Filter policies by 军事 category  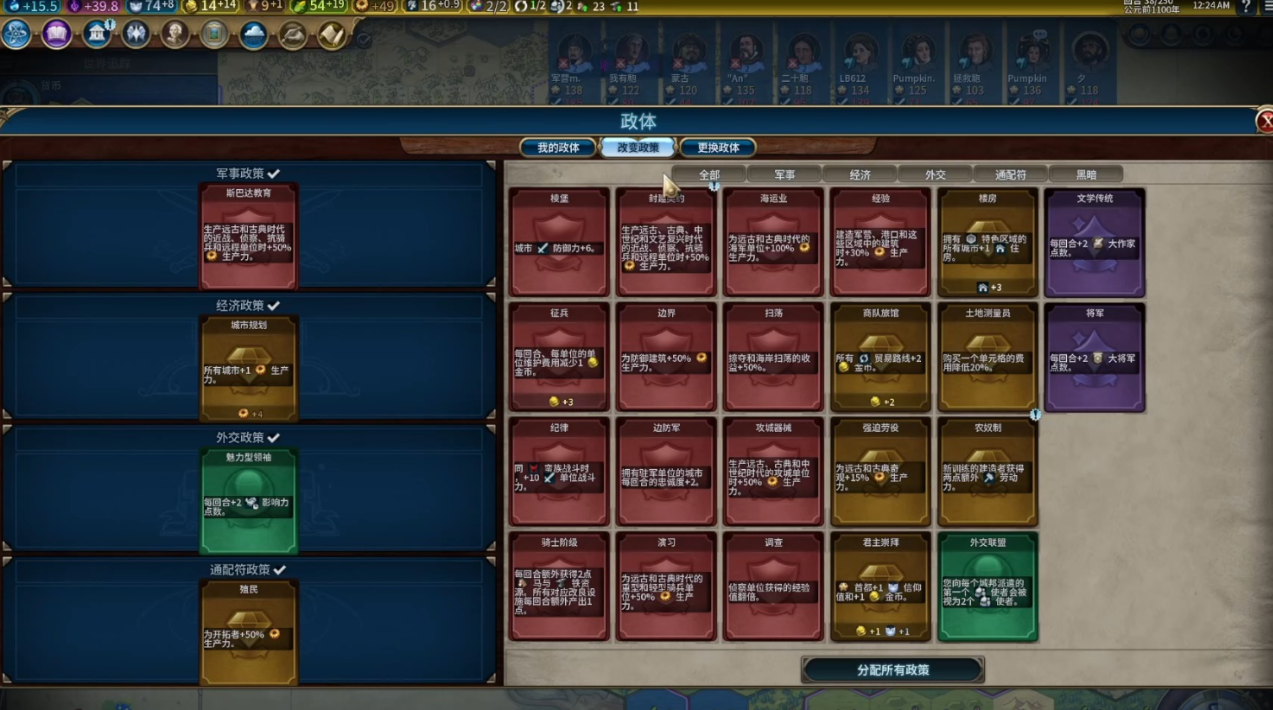pyautogui.click(x=785, y=175)
